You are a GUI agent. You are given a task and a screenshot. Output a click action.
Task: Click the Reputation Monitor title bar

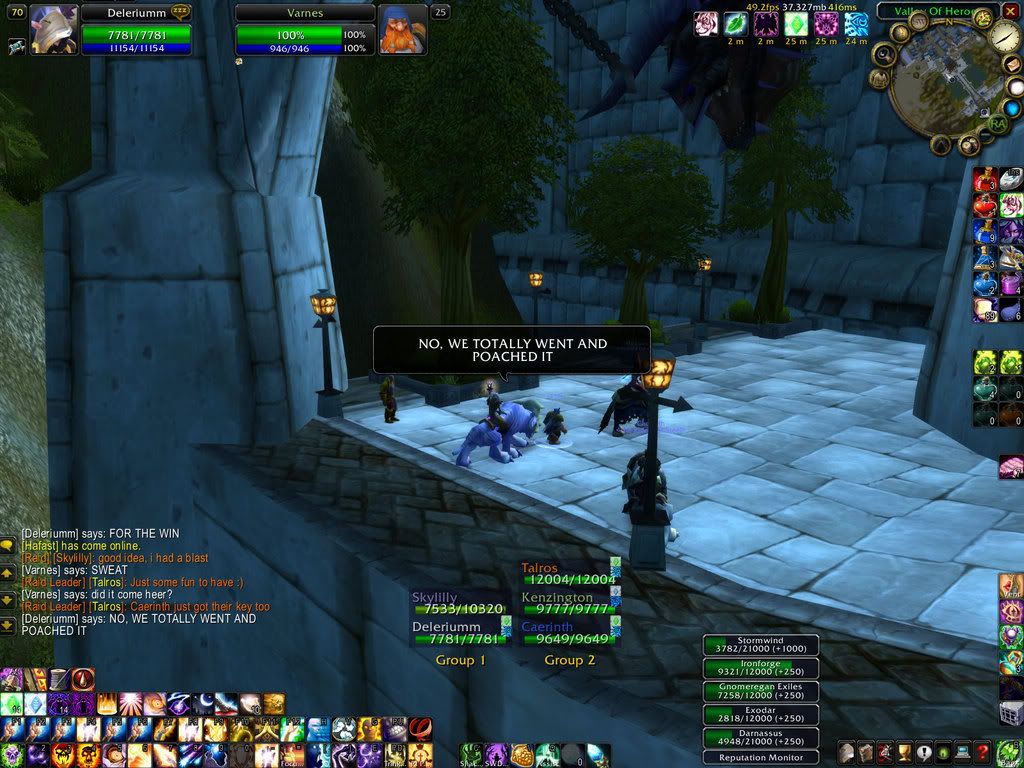tap(760, 757)
